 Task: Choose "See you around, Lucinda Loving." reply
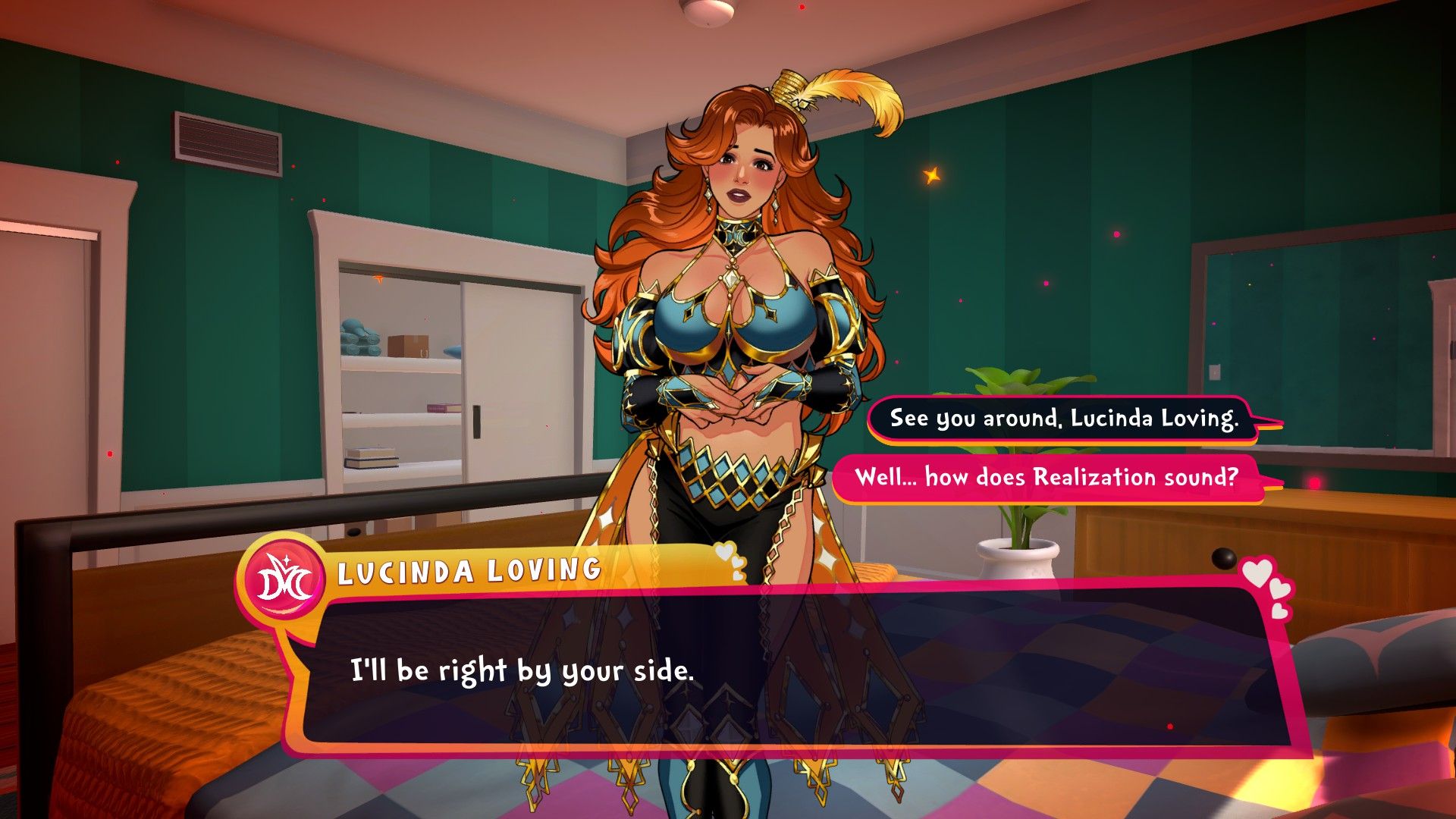tap(1063, 419)
